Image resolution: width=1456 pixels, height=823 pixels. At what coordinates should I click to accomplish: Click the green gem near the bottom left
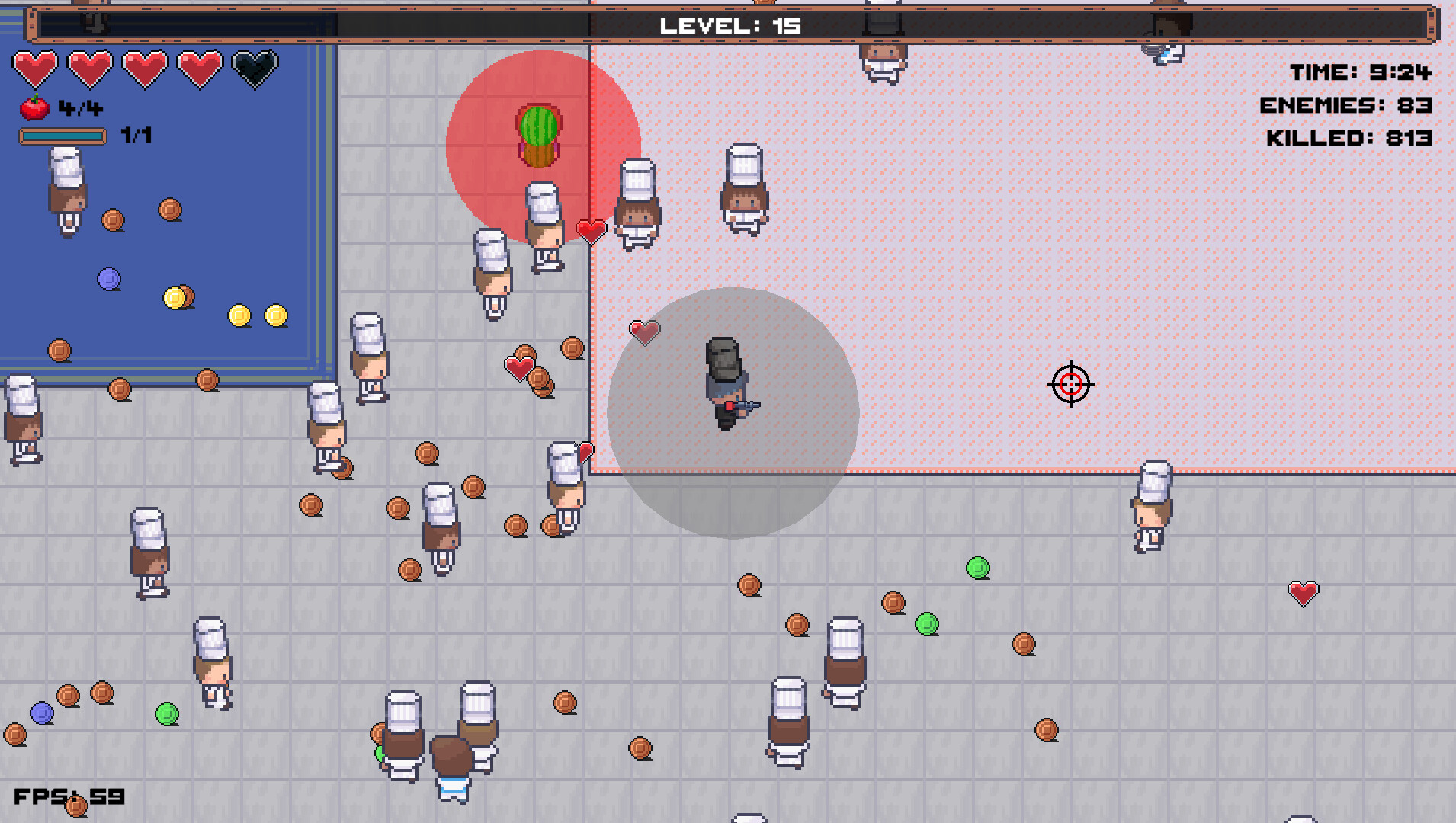(x=166, y=714)
